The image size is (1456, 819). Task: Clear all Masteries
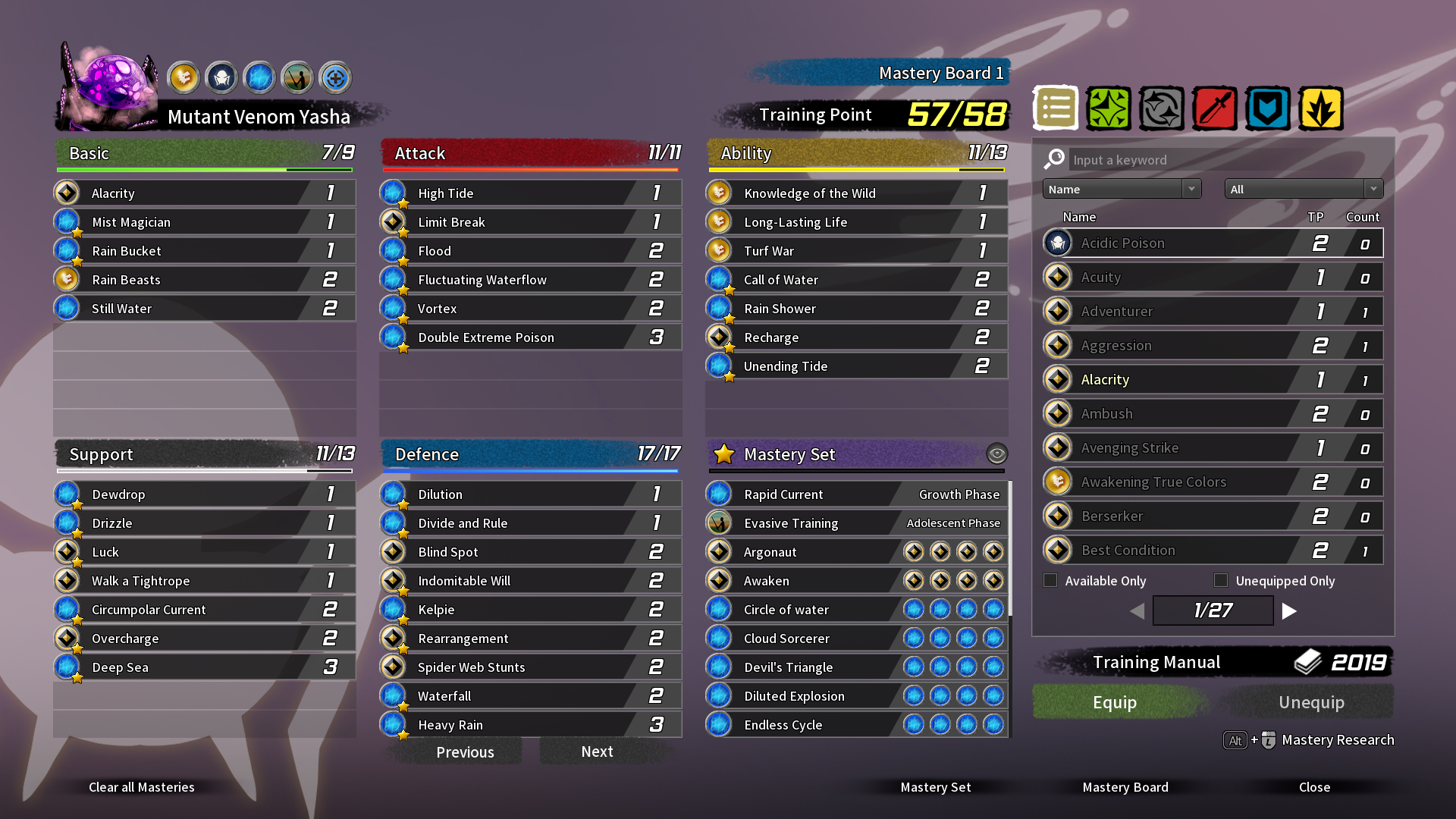(142, 787)
